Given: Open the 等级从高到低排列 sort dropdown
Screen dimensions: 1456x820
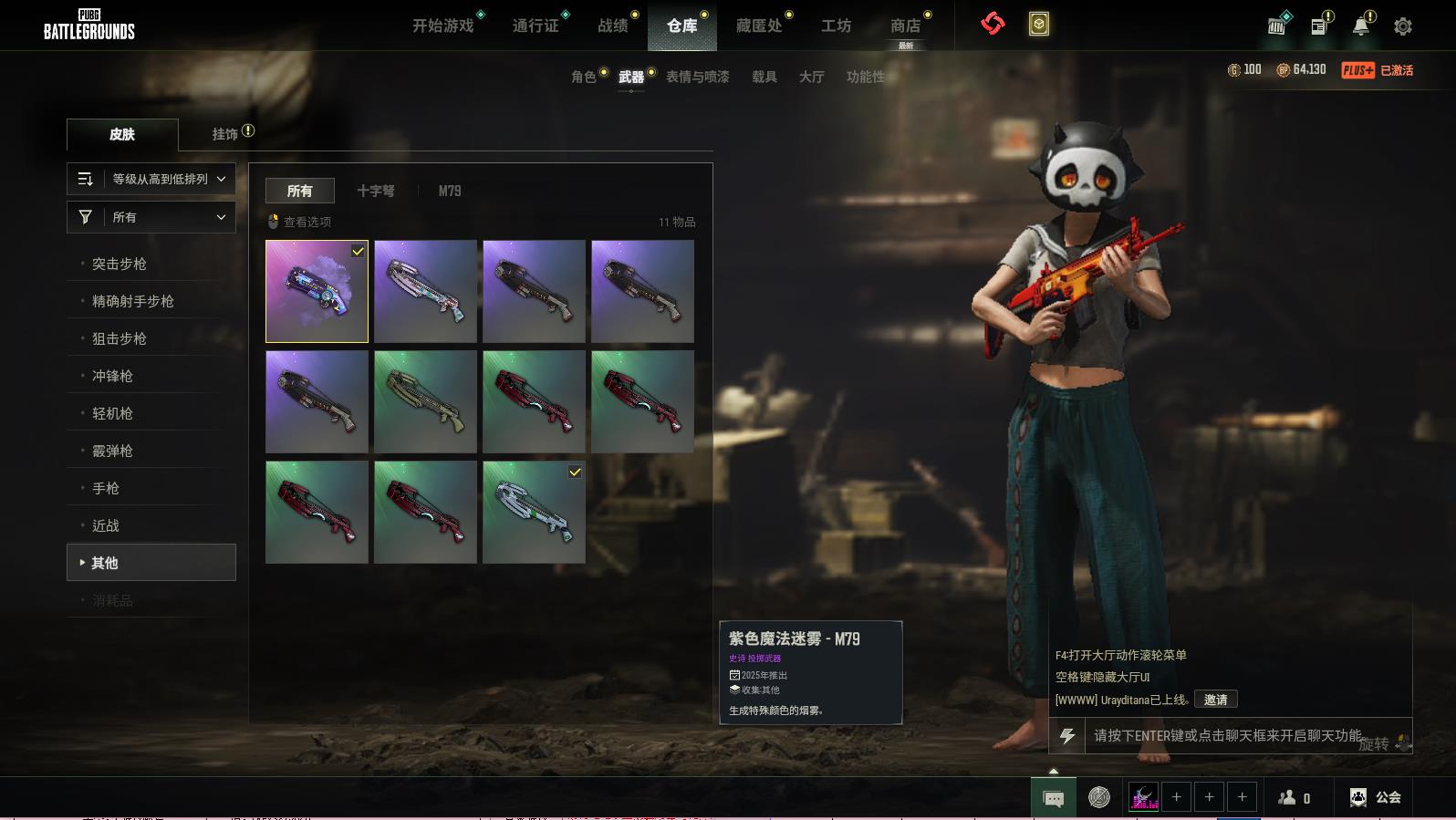Looking at the screenshot, I should coord(151,179).
